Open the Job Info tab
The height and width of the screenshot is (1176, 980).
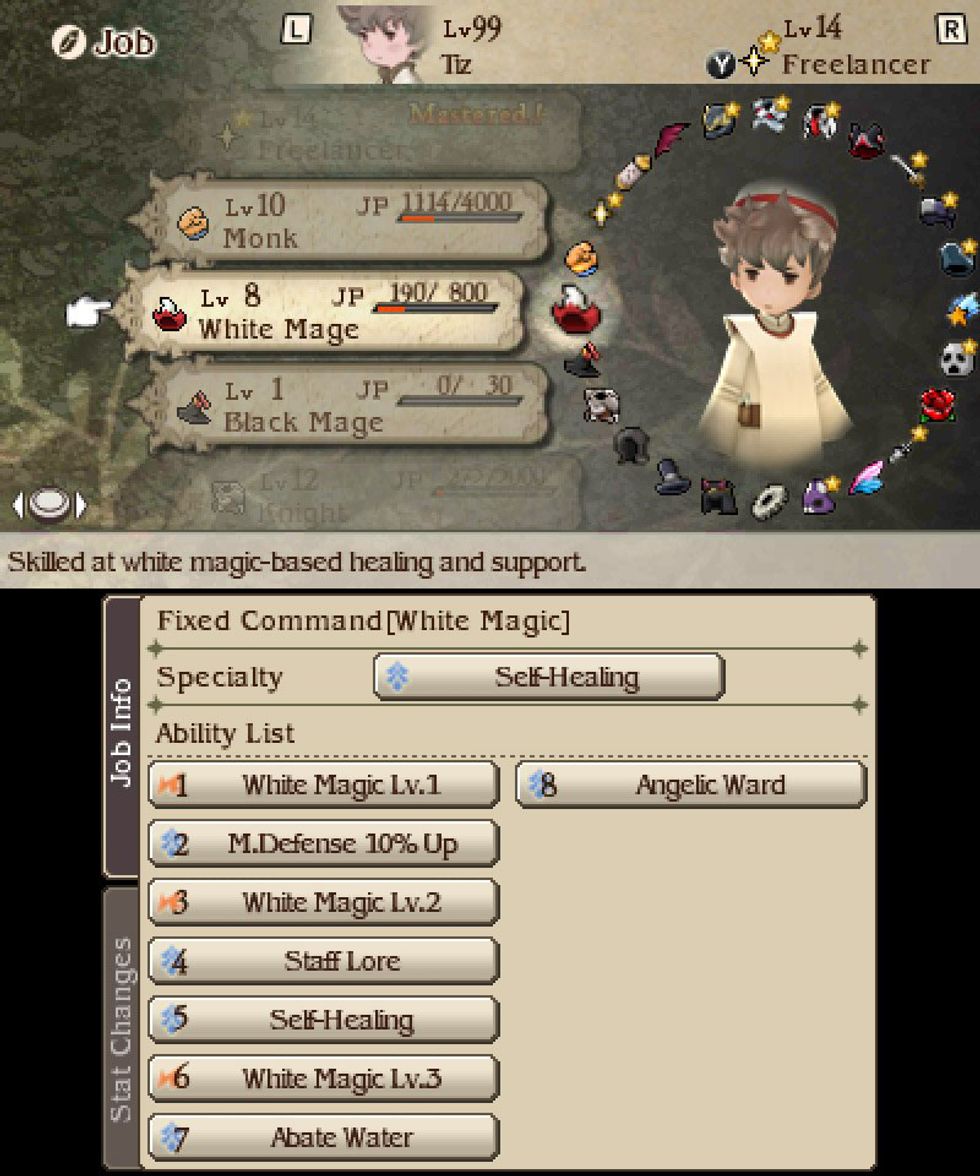[121, 735]
